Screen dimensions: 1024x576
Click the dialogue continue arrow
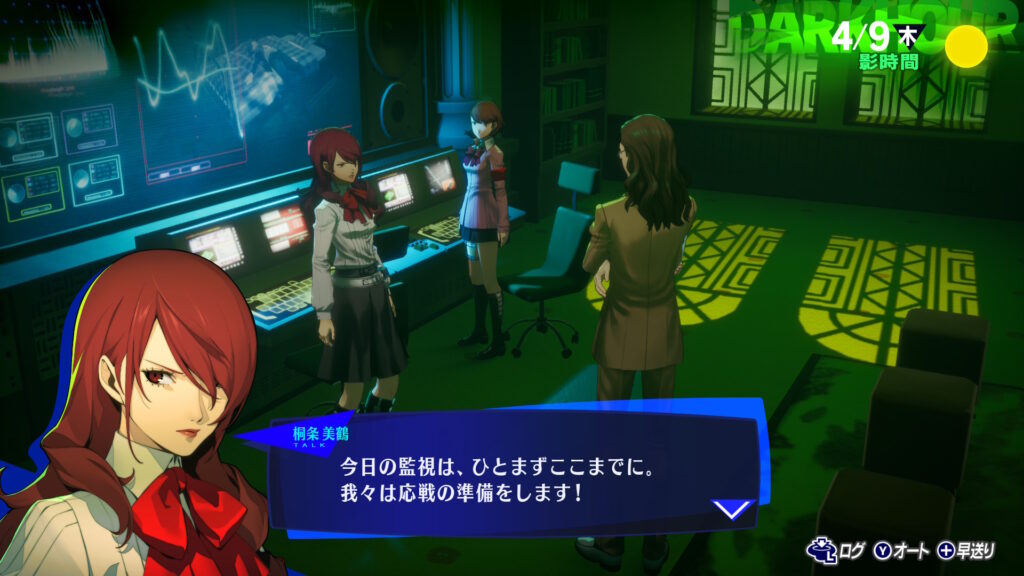733,509
